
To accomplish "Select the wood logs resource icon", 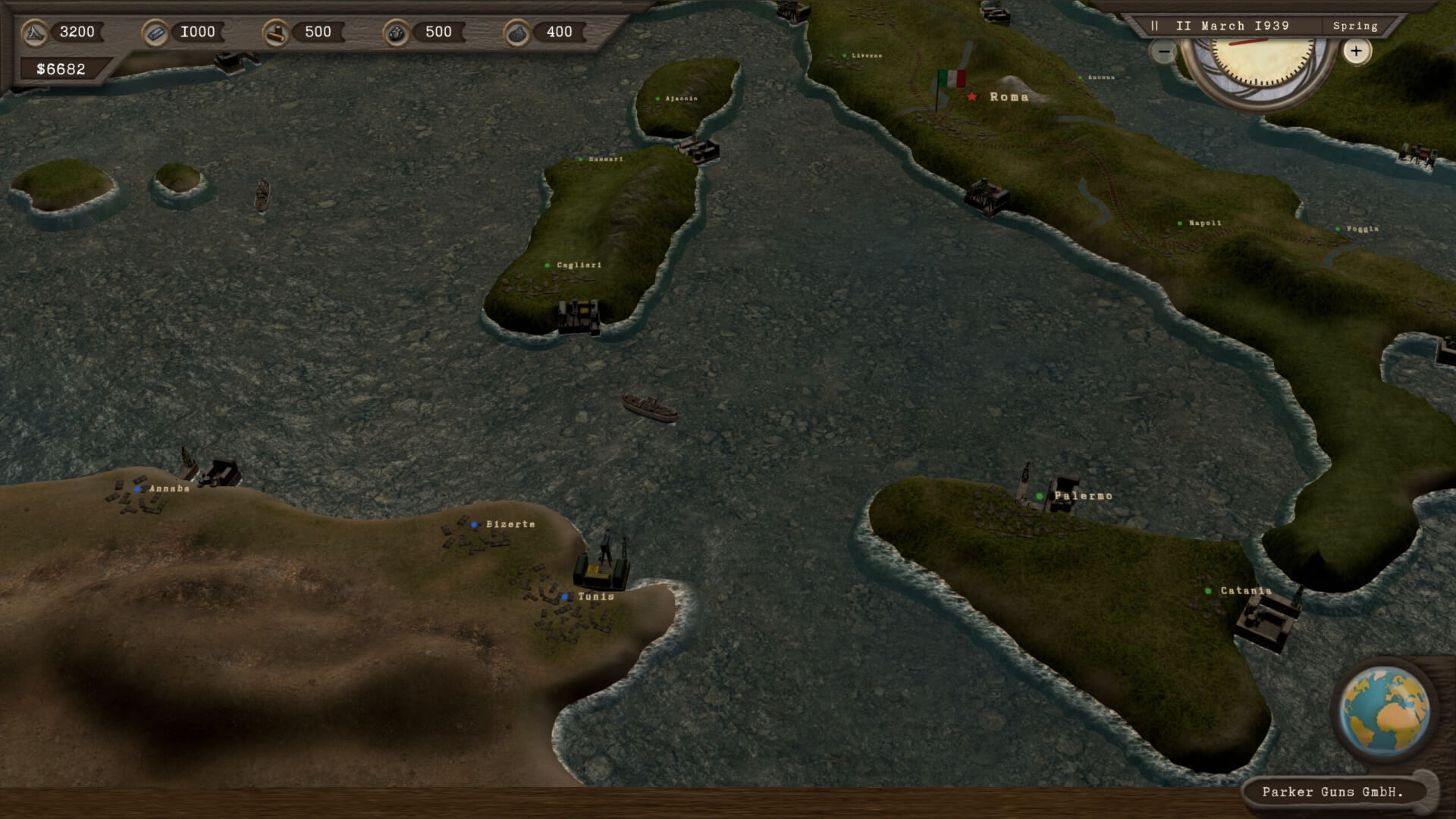I will tap(276, 33).
